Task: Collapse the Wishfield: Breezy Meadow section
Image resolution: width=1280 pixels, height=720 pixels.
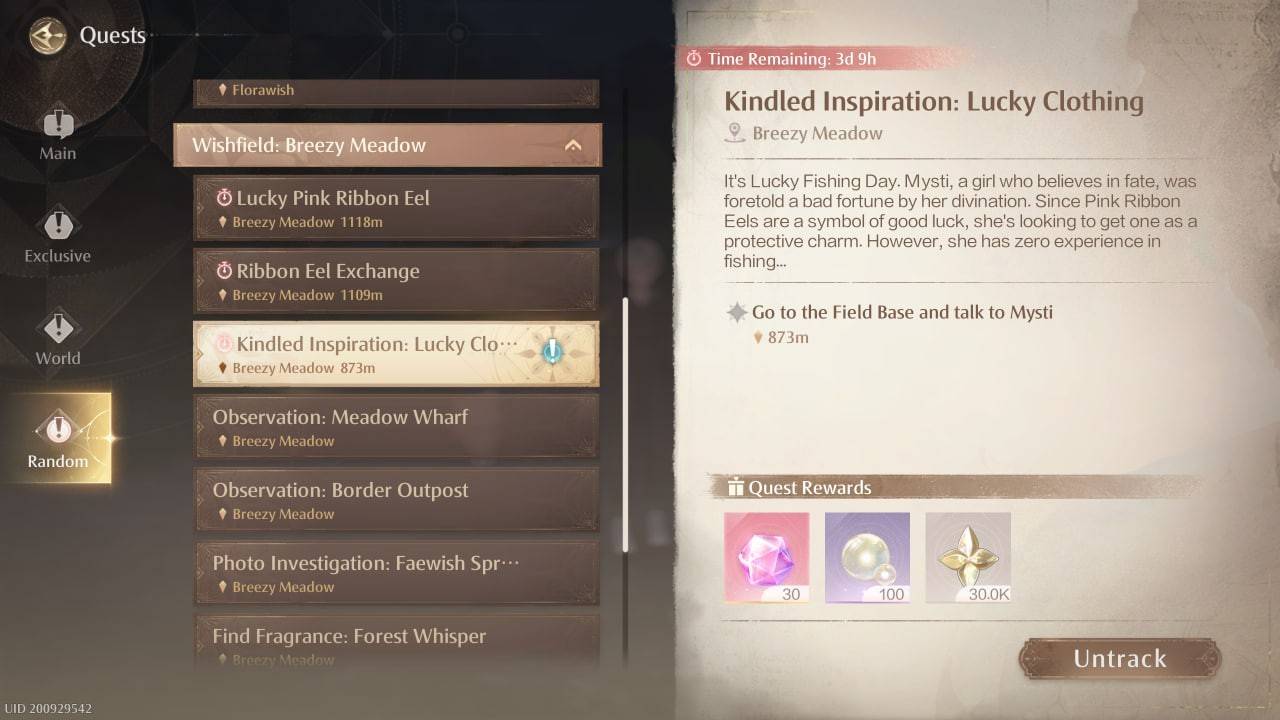Action: [574, 144]
